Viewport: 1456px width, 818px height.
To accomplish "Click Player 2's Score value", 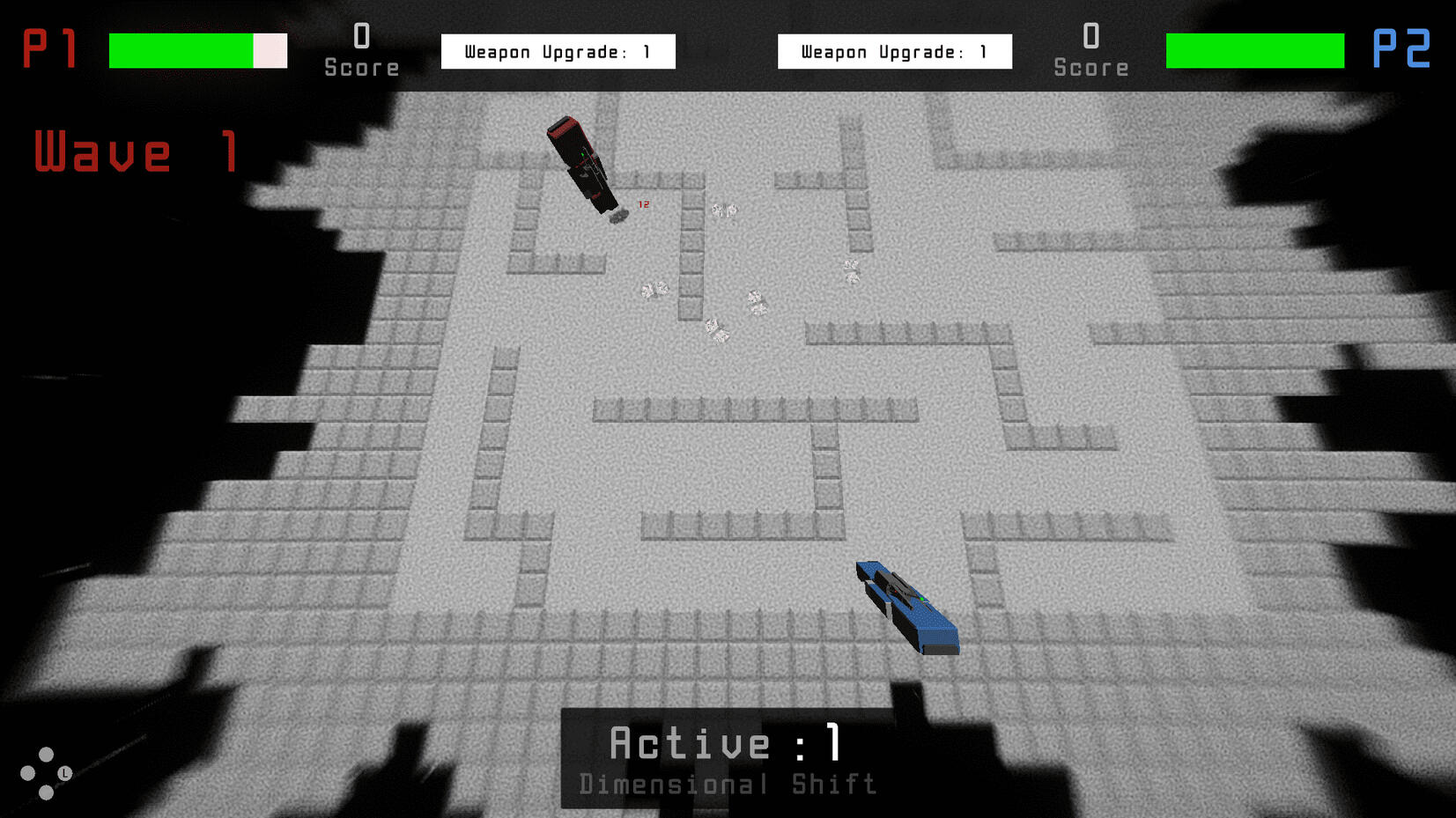I will (1091, 37).
